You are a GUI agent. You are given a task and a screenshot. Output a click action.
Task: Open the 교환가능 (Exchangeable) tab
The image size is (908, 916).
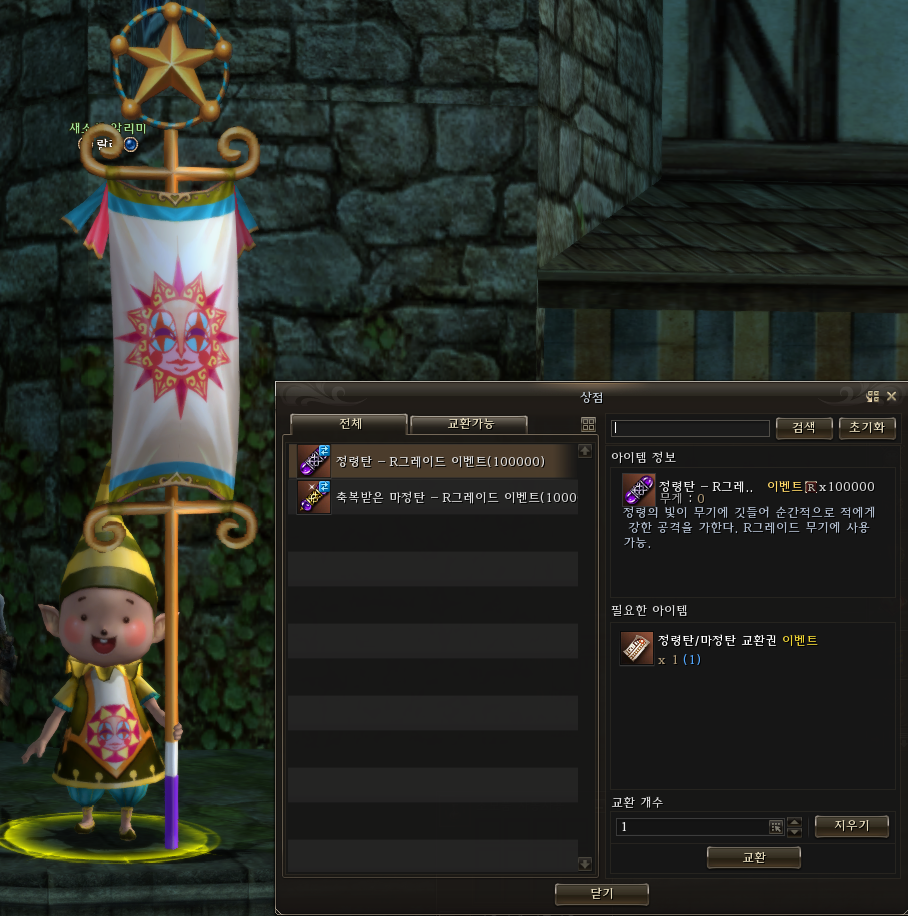(468, 424)
